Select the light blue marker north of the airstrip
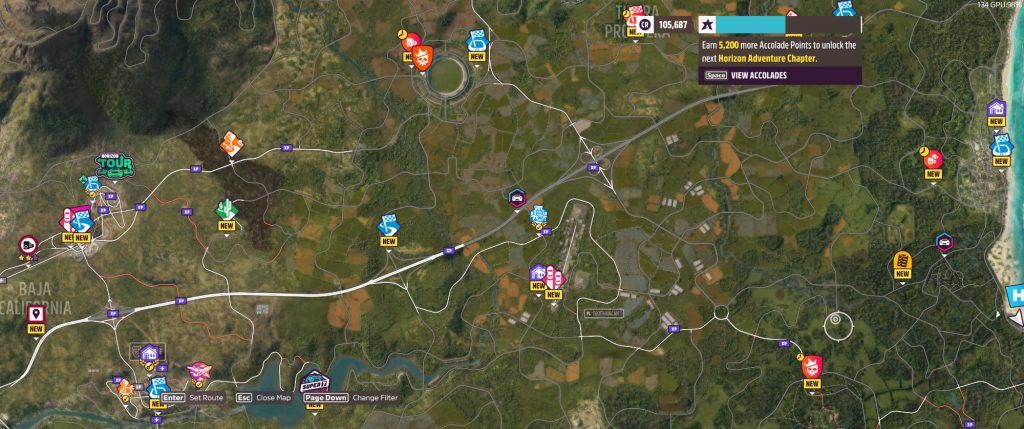This screenshot has height=429, width=1024. [538, 213]
